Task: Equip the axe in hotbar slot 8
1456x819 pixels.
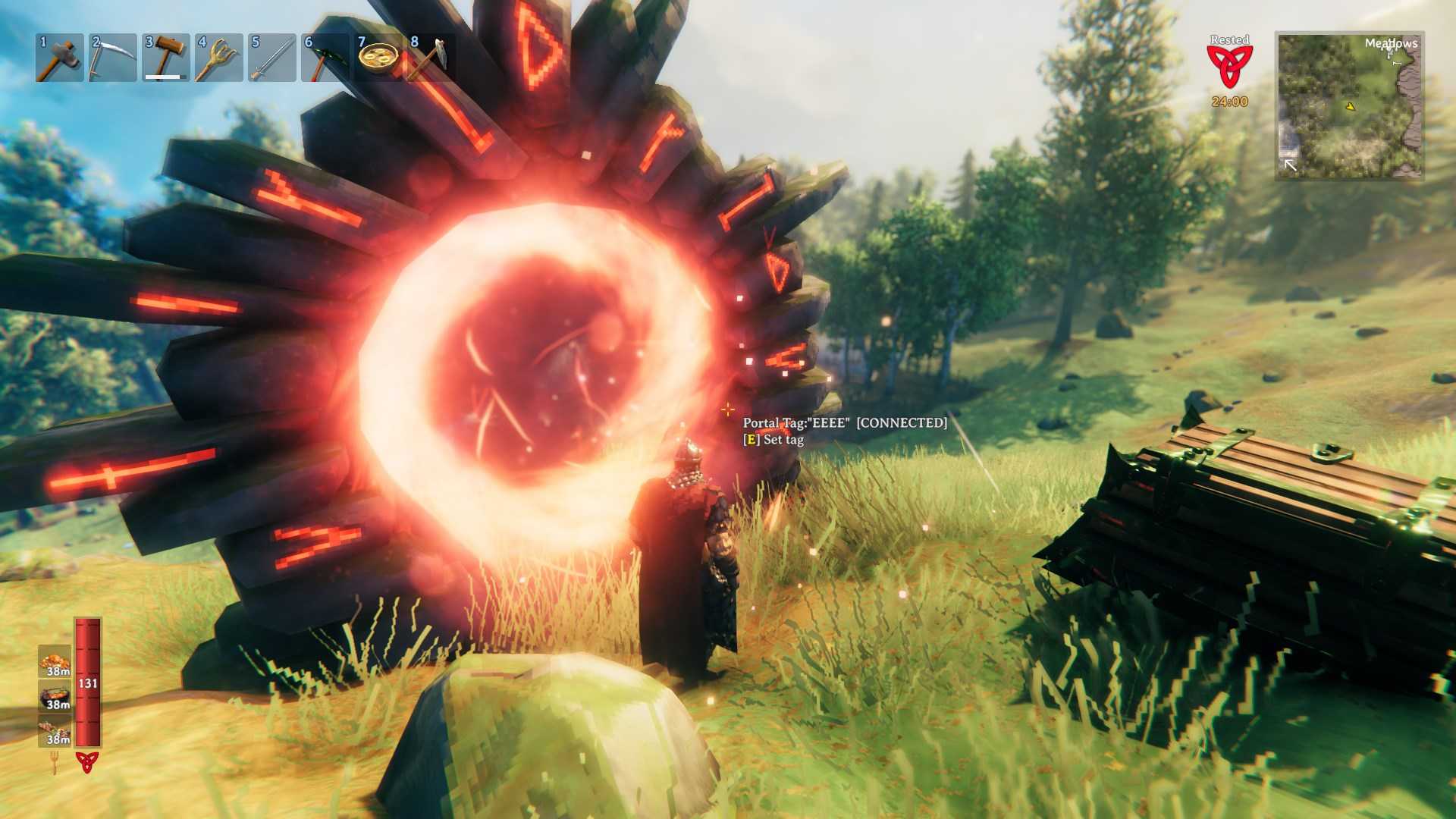Action: click(432, 57)
